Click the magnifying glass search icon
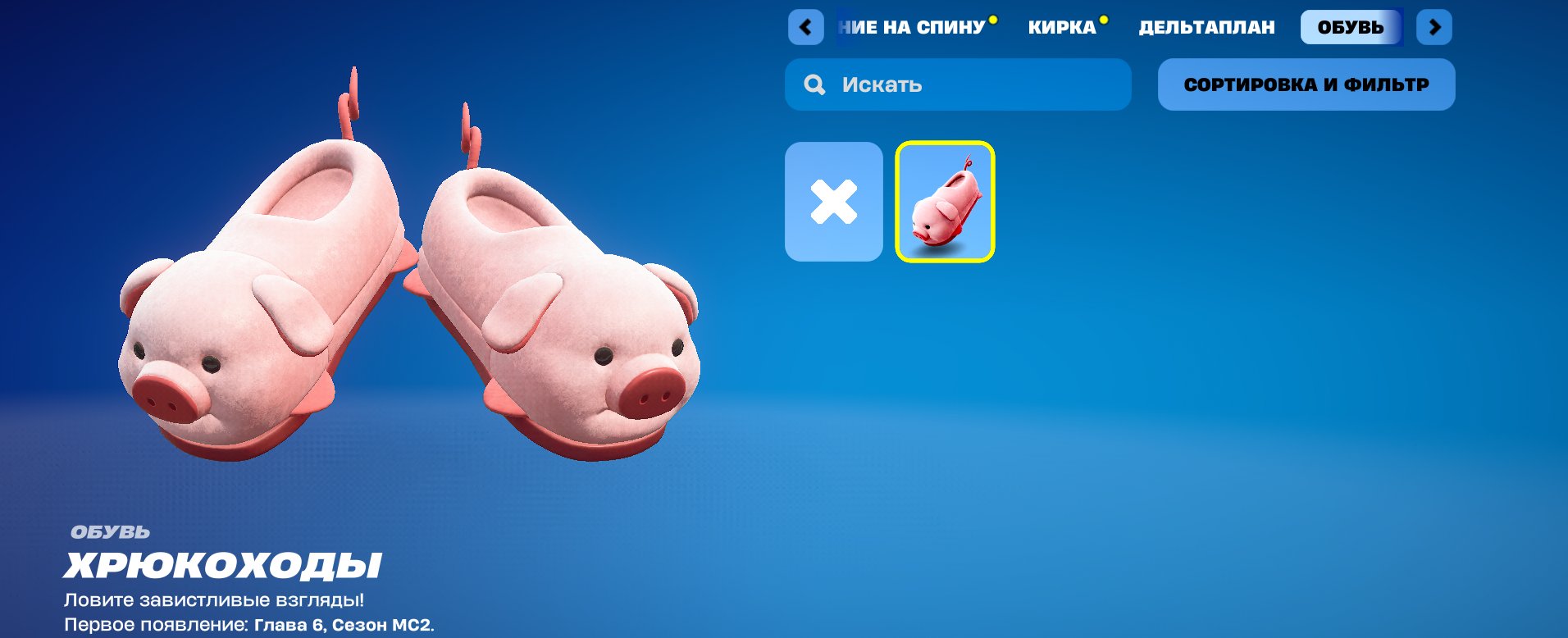This screenshot has height=638, width=1568. pyautogui.click(x=813, y=84)
